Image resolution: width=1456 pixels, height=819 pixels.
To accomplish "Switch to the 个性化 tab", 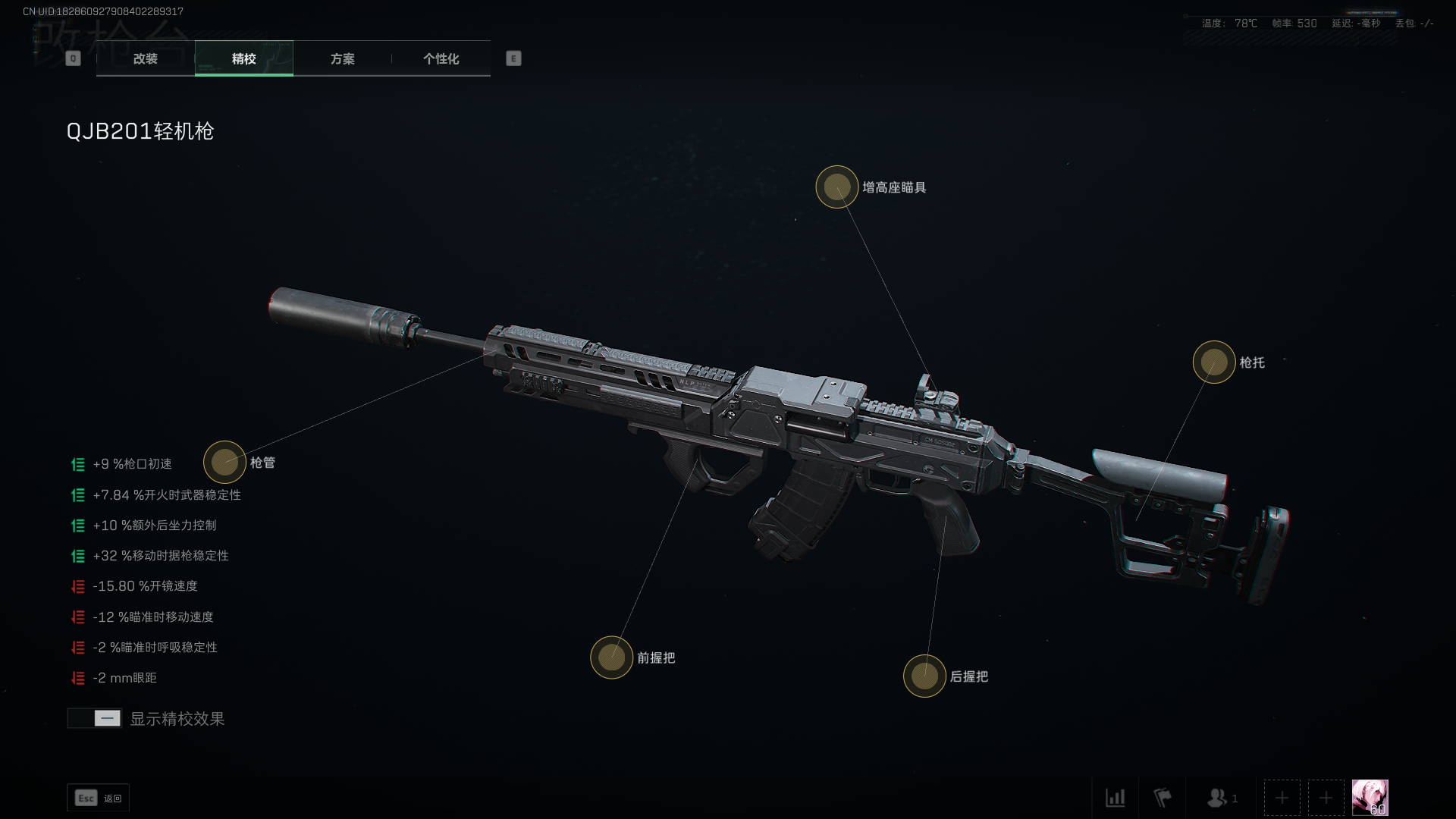I will pos(441,58).
